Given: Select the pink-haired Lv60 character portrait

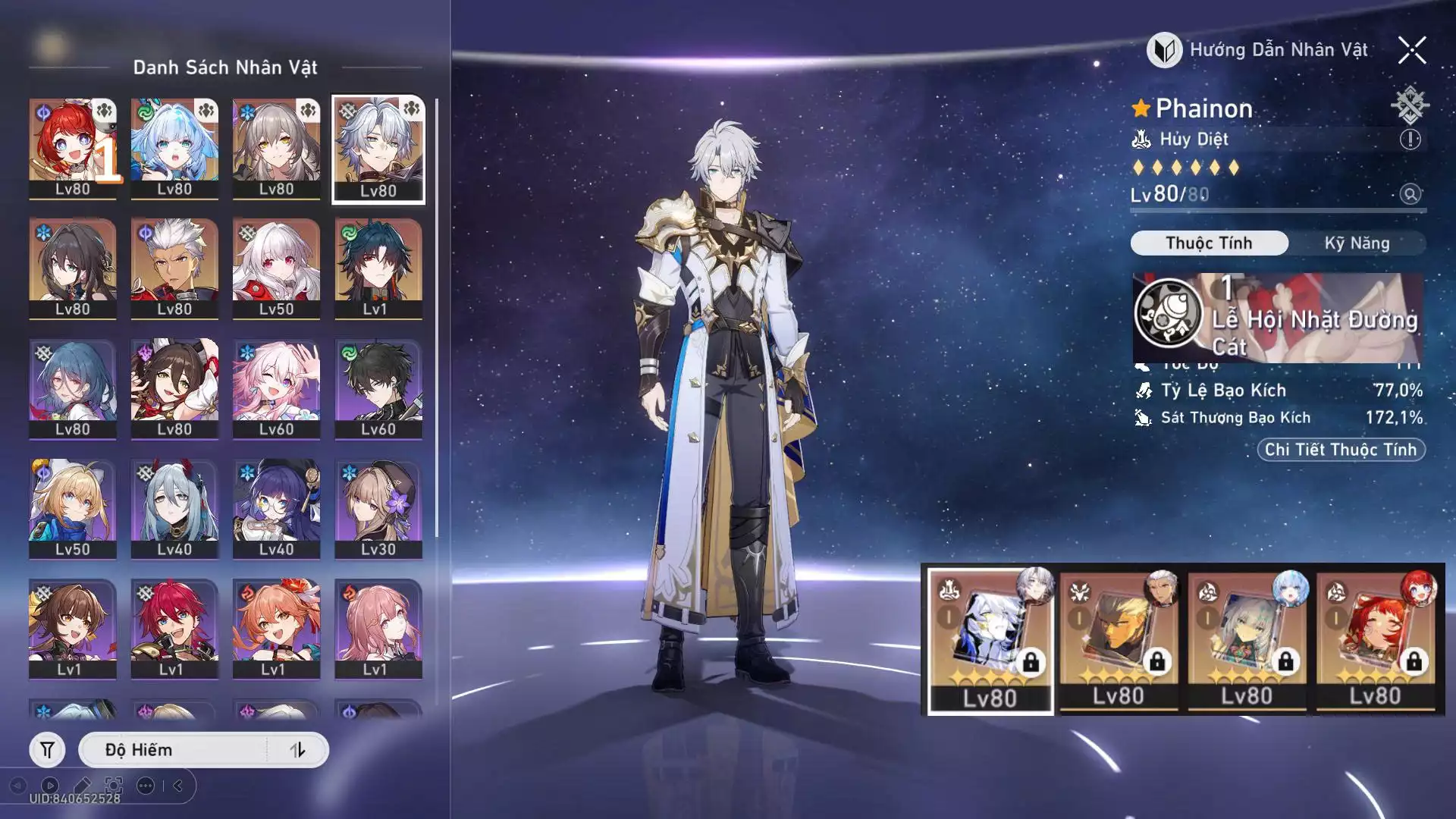Looking at the screenshot, I should 276,388.
